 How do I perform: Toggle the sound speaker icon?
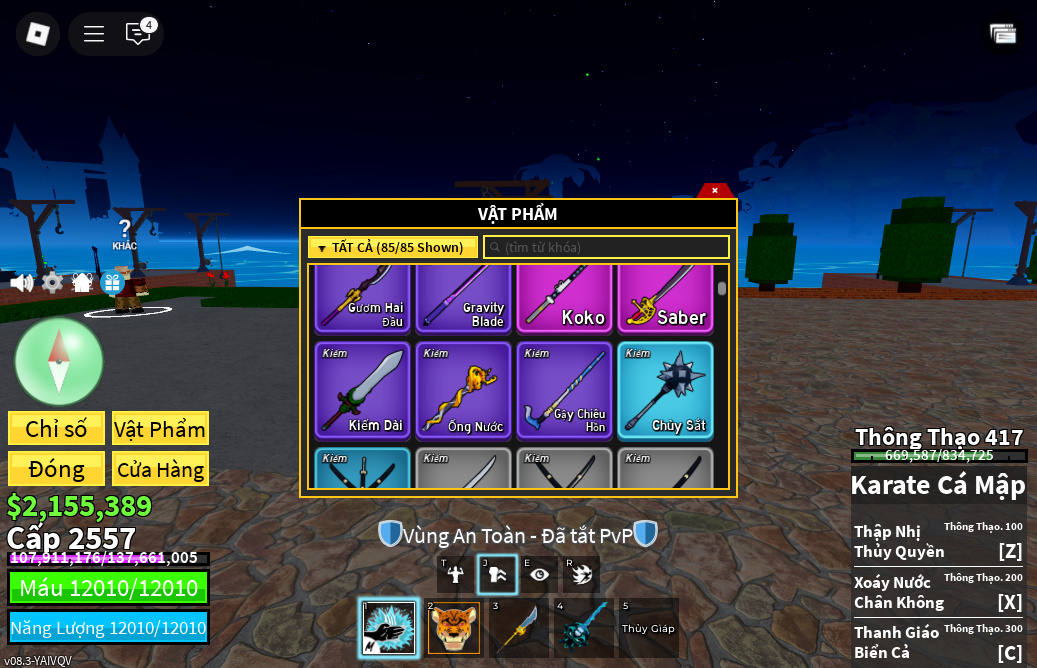[21, 283]
